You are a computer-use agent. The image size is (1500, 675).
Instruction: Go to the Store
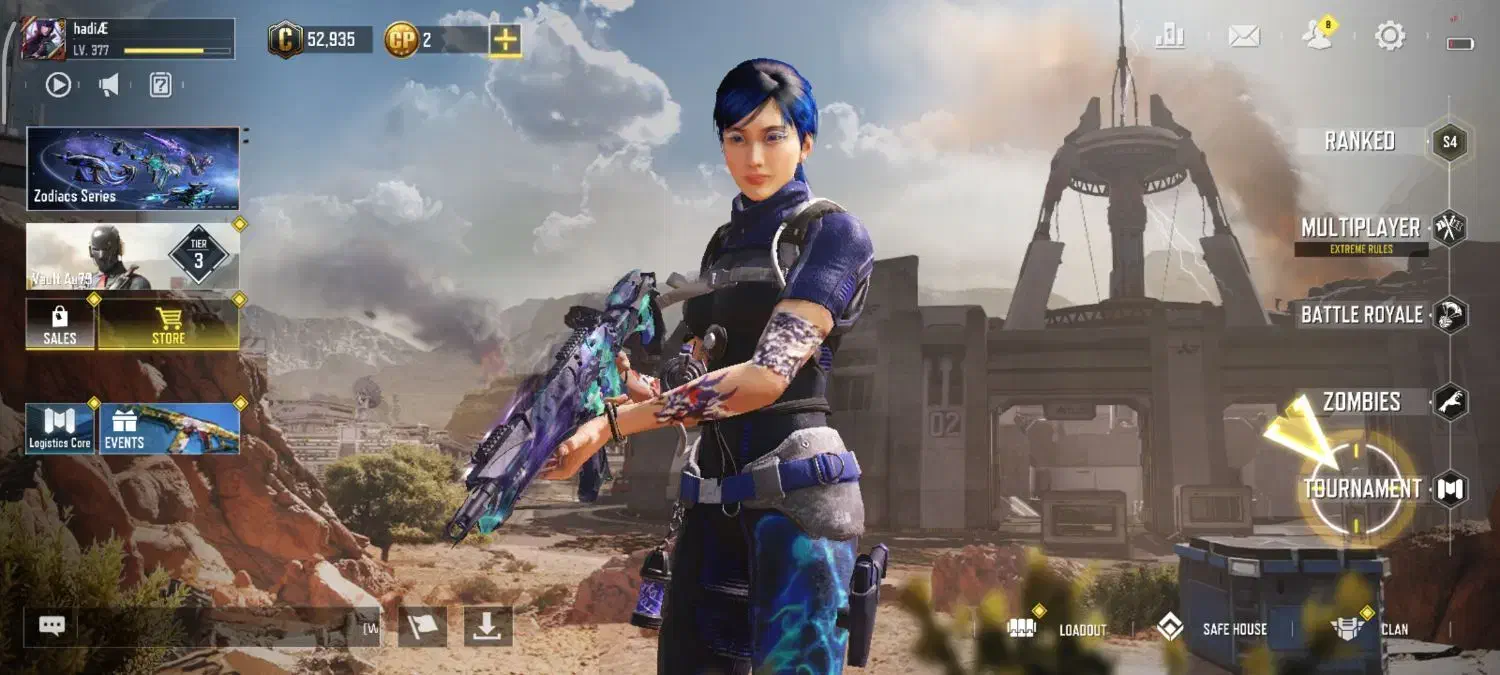(168, 323)
